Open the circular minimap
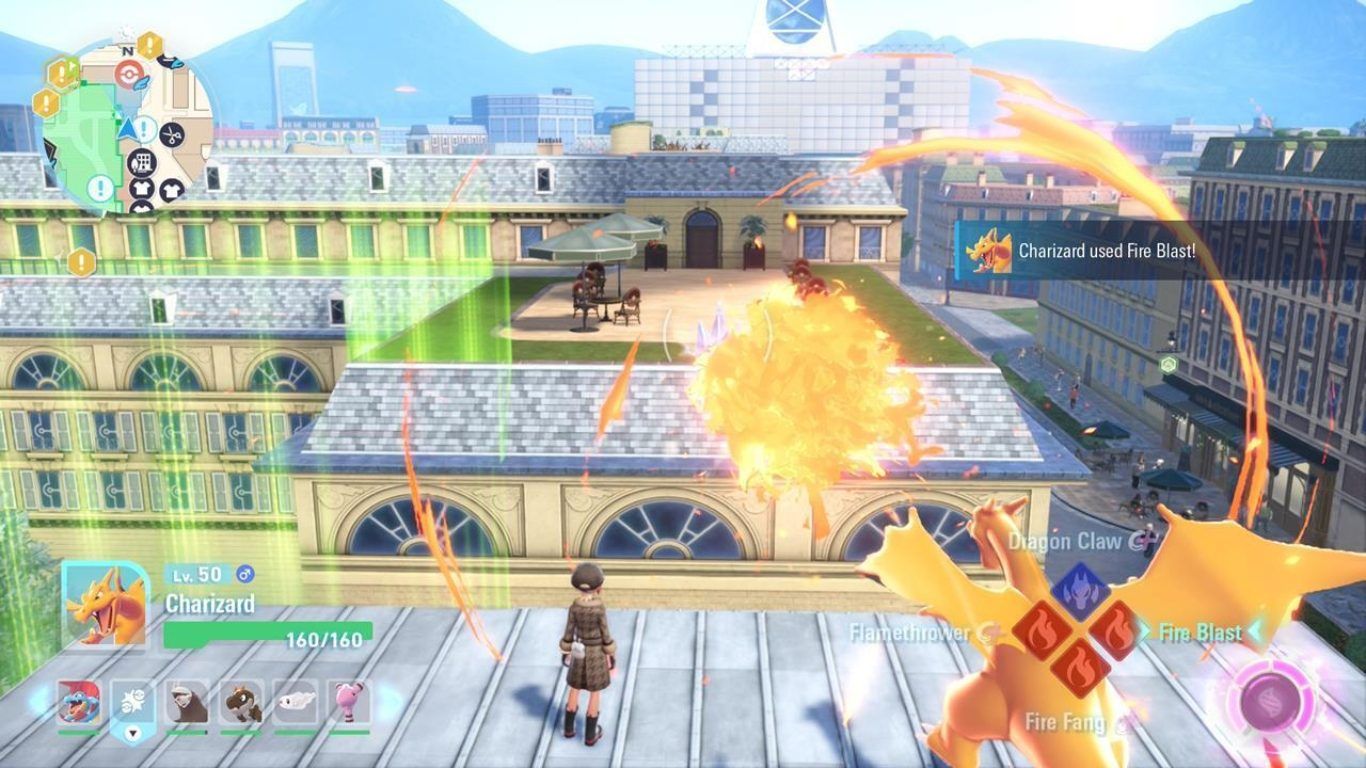The image size is (1366, 768). 127,126
